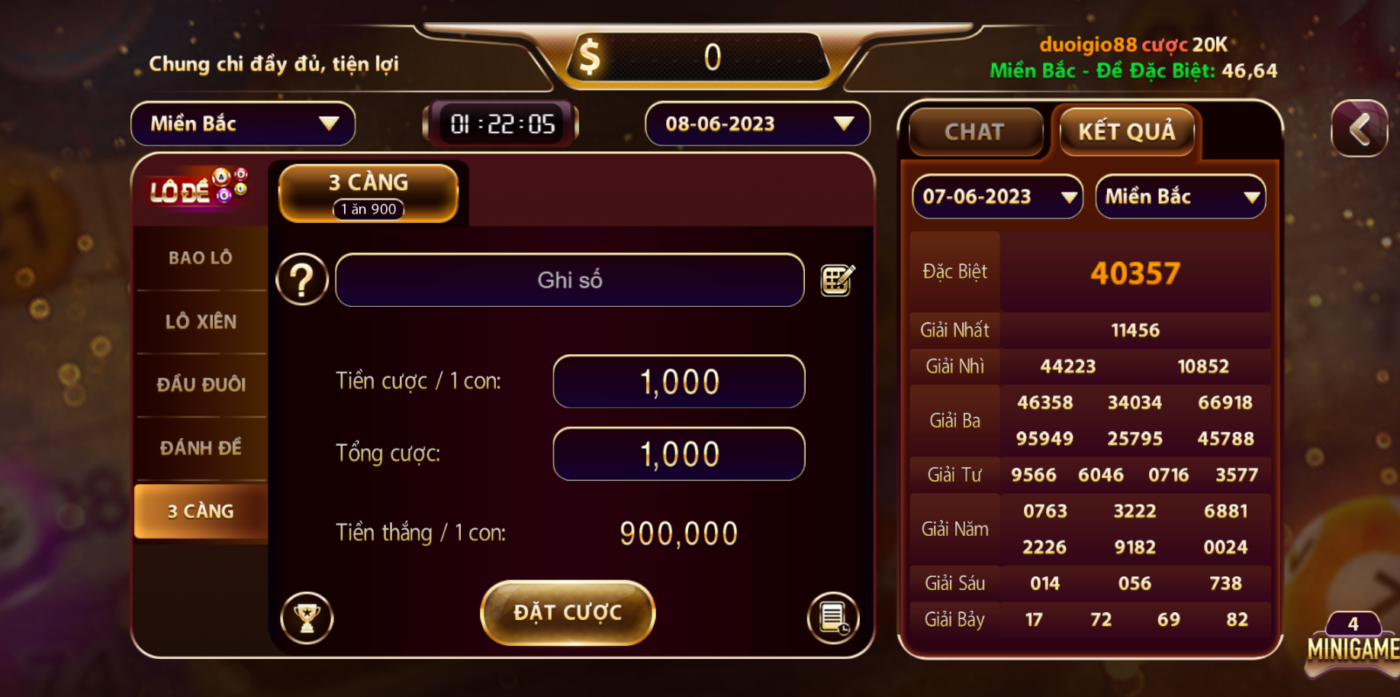This screenshot has width=1400, height=697.
Task: Select the KẾT QUẢ results tab
Action: click(x=1126, y=132)
